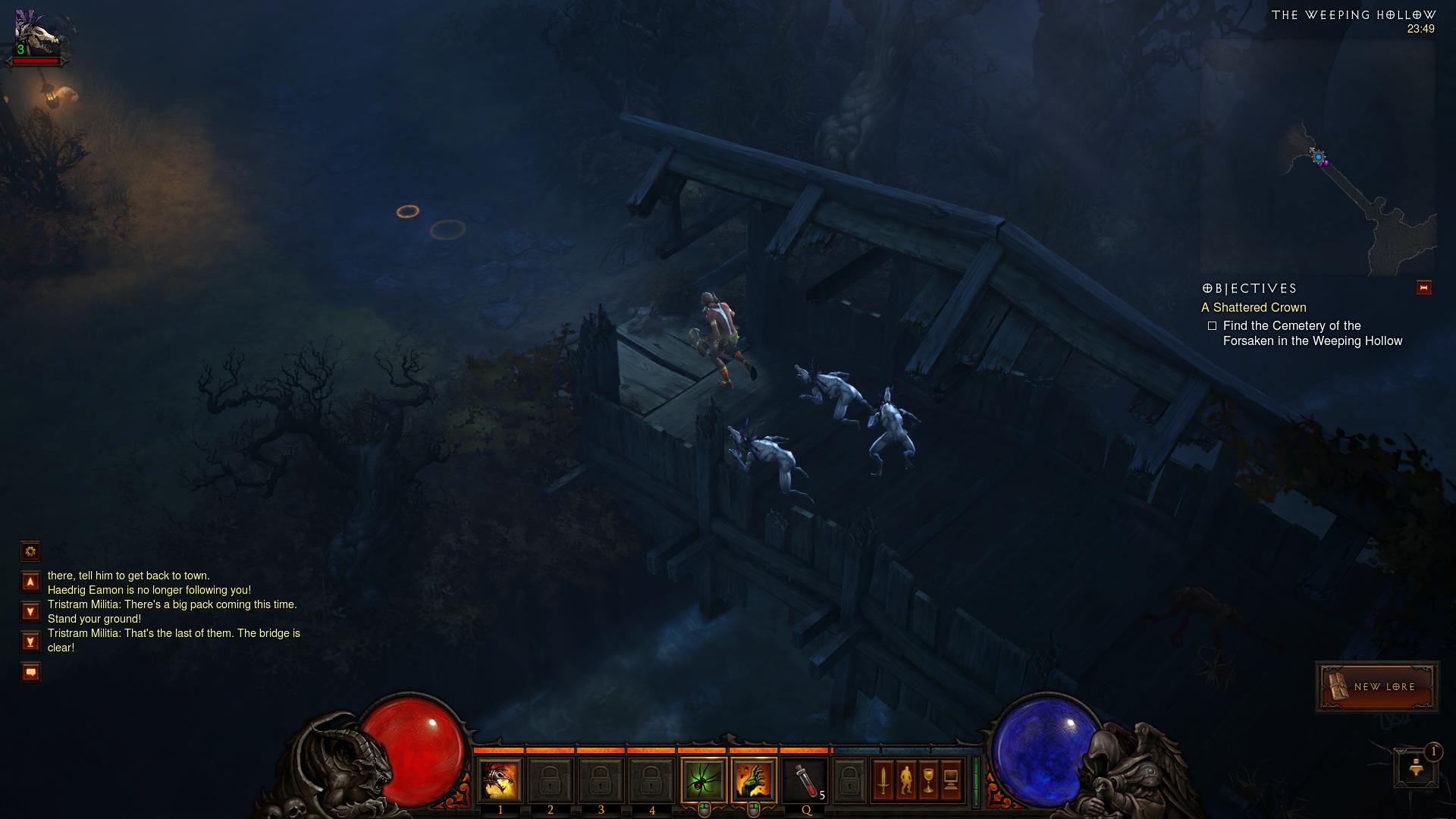This screenshot has height=819, width=1456.
Task: Expand chat upward with the up arrow
Action: tap(30, 580)
